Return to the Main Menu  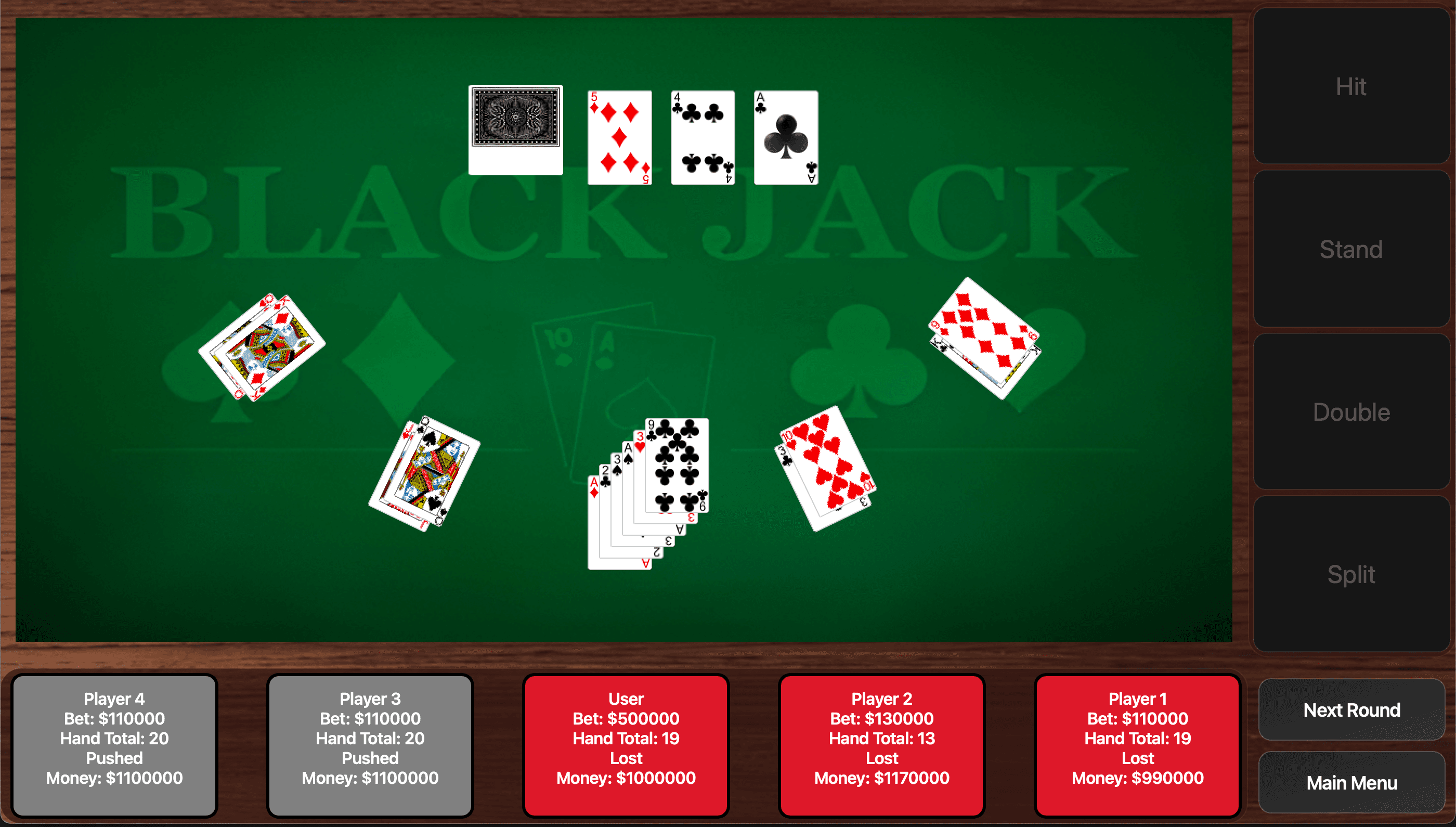[x=1351, y=782]
